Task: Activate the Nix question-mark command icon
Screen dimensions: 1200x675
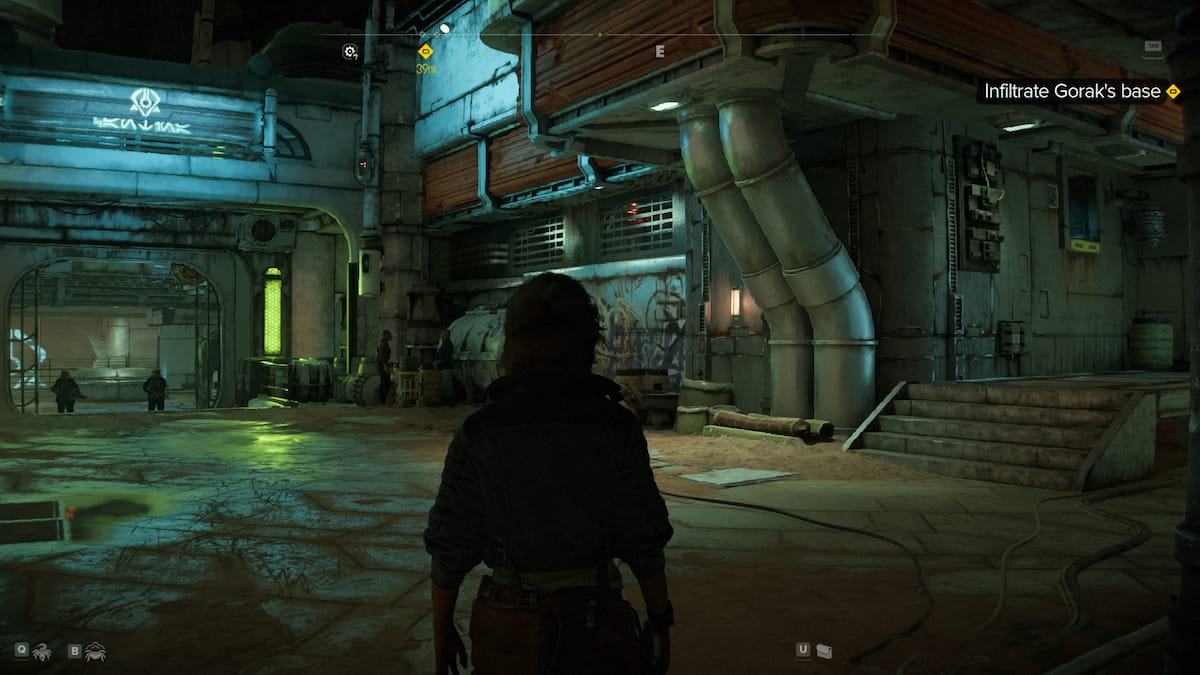Action: tap(43, 651)
